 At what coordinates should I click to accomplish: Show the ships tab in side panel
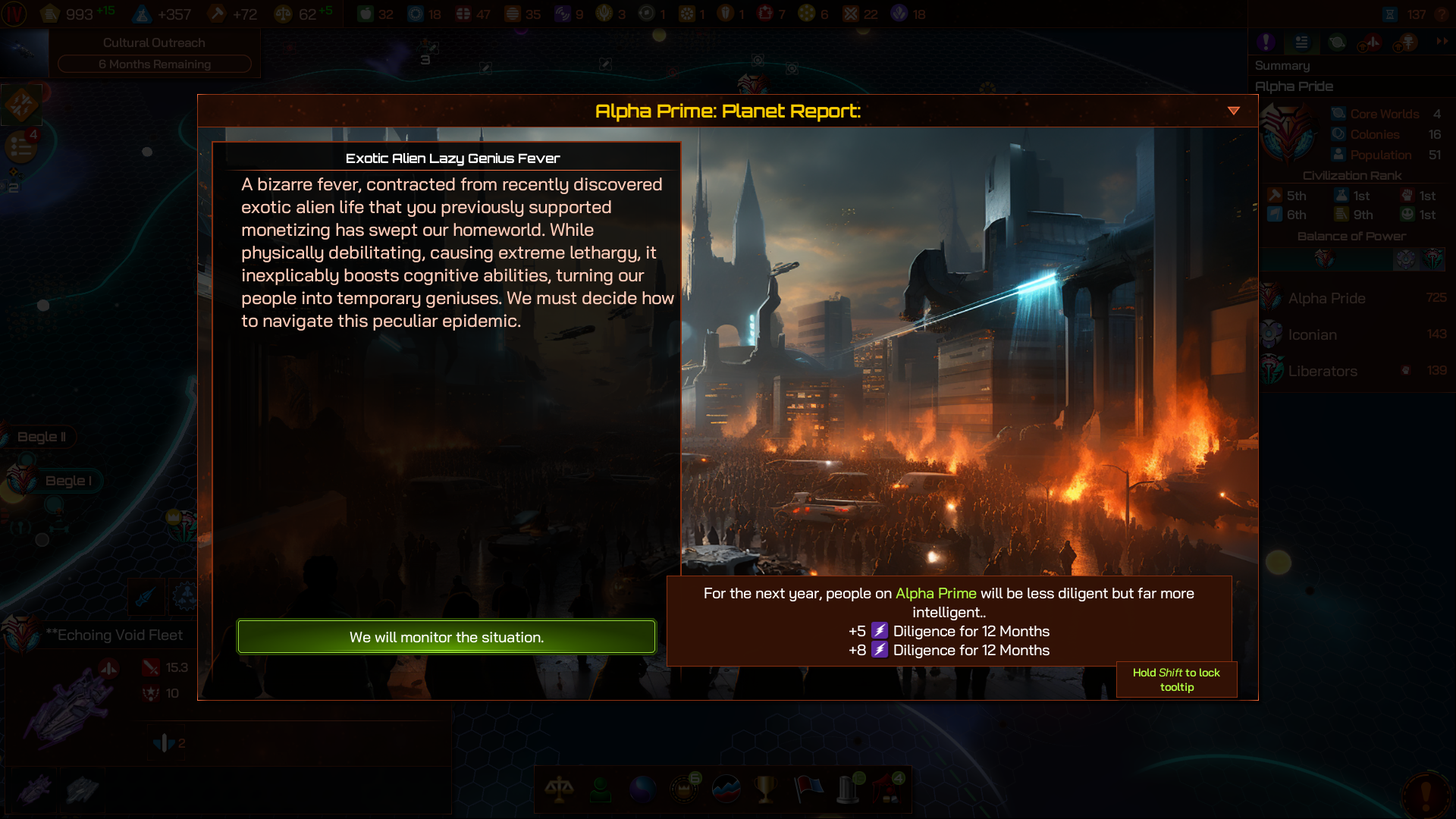pos(1372,42)
